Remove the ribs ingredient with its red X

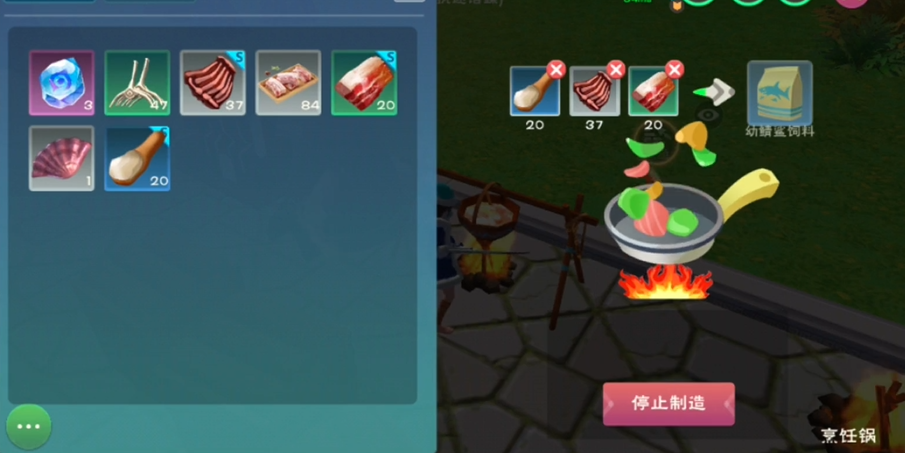coord(616,70)
